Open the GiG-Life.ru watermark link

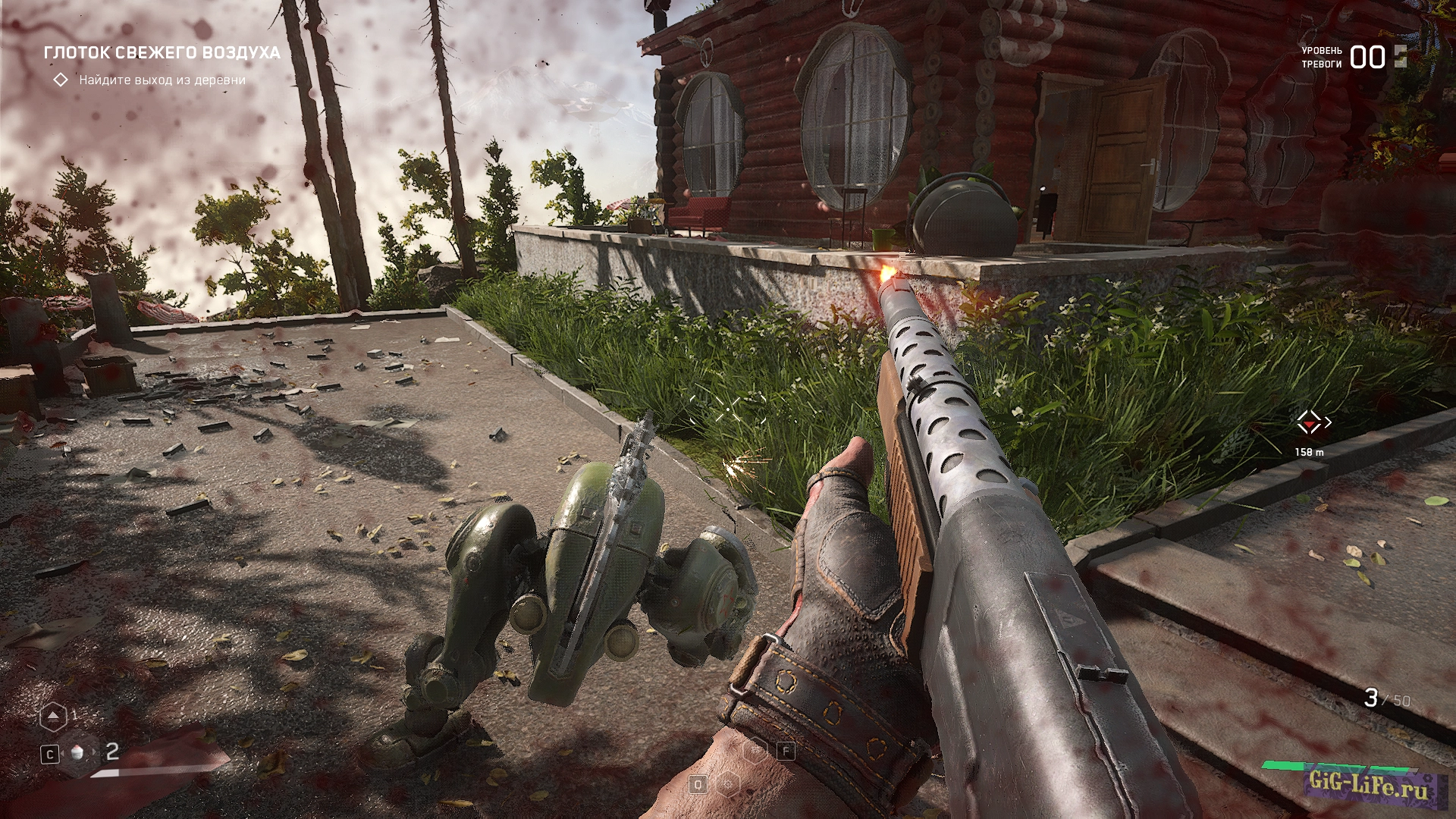[1367, 785]
